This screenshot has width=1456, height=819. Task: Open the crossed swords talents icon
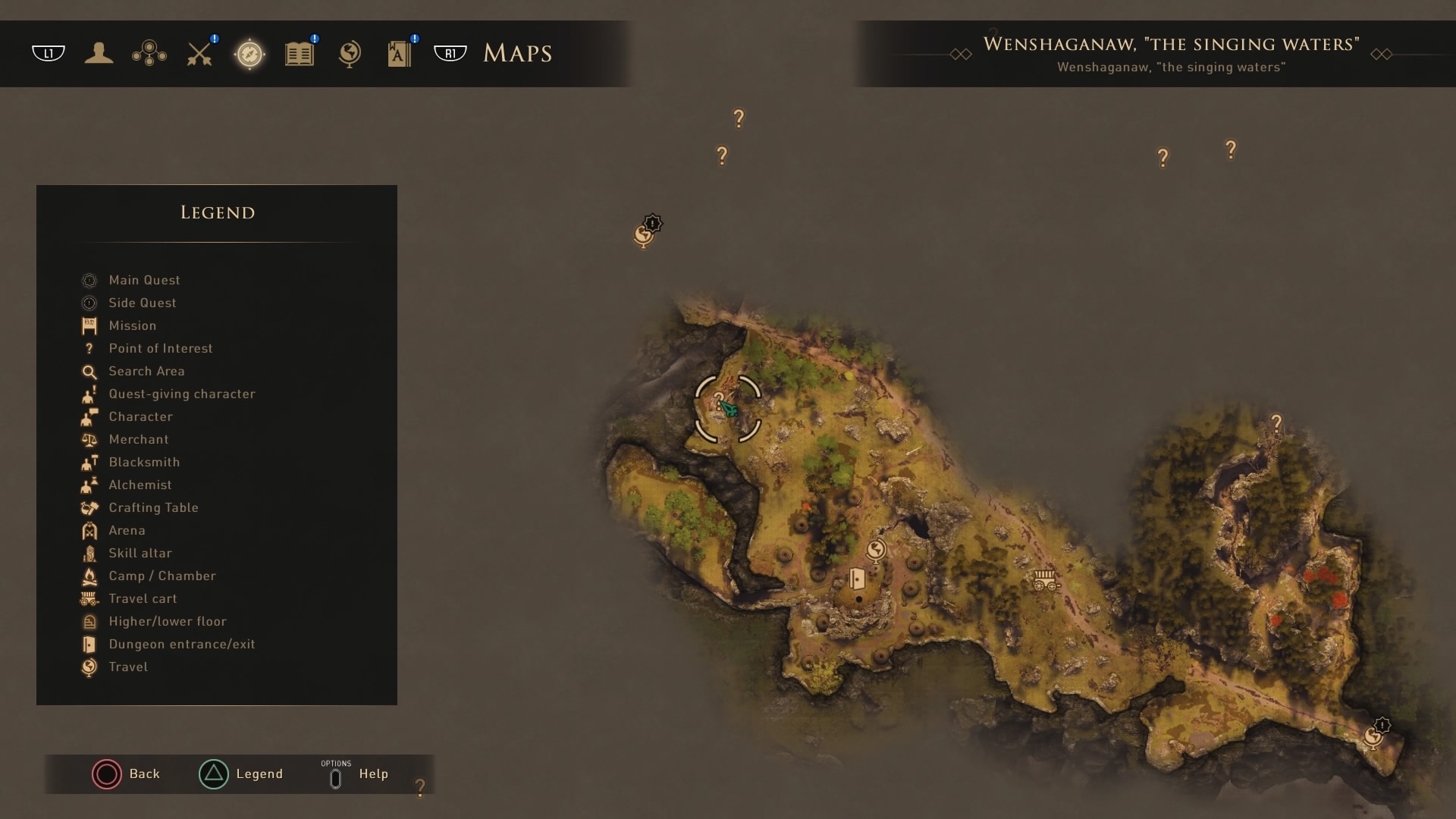coord(199,53)
